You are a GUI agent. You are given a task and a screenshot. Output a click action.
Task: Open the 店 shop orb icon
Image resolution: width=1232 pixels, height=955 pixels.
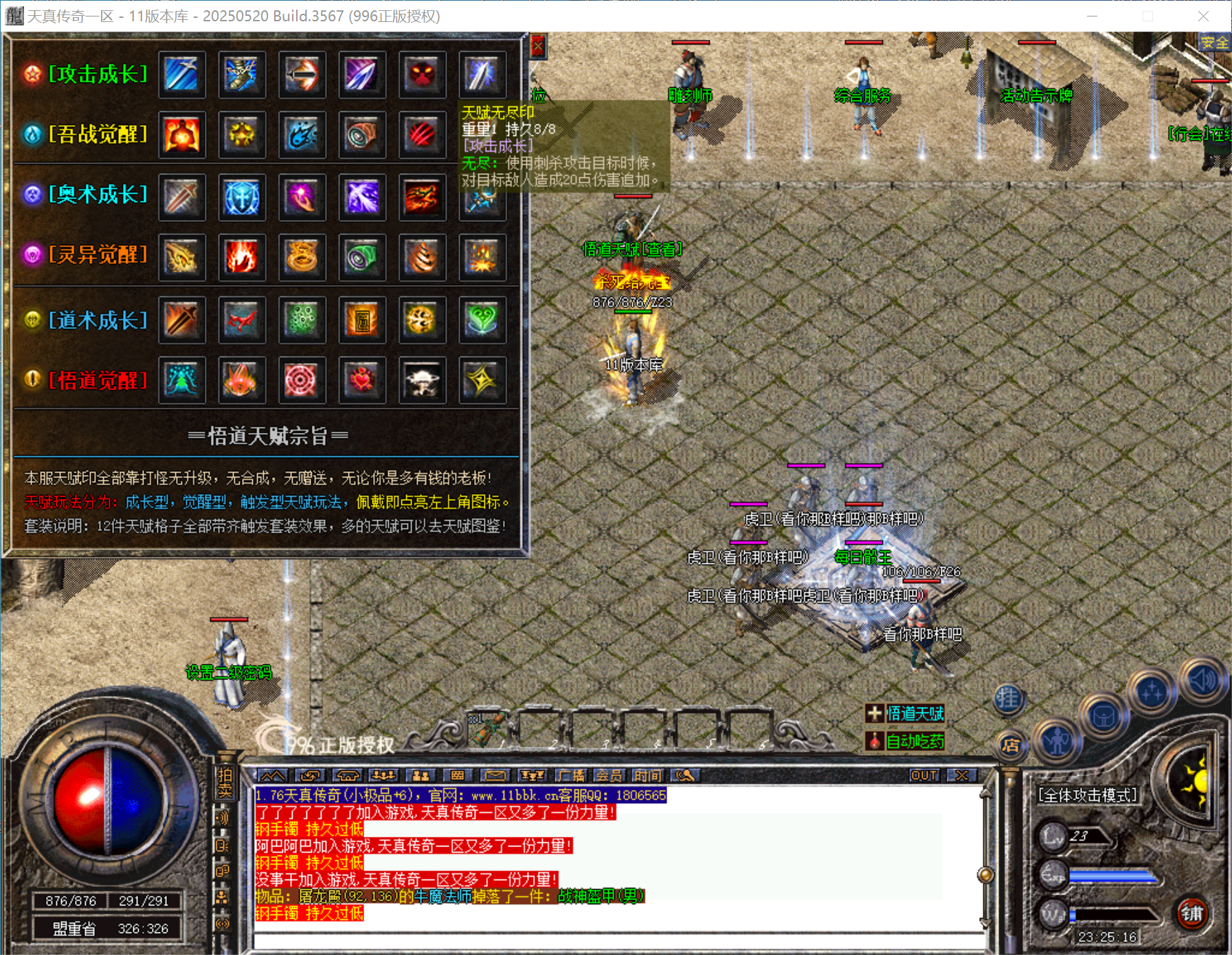pyautogui.click(x=1013, y=747)
